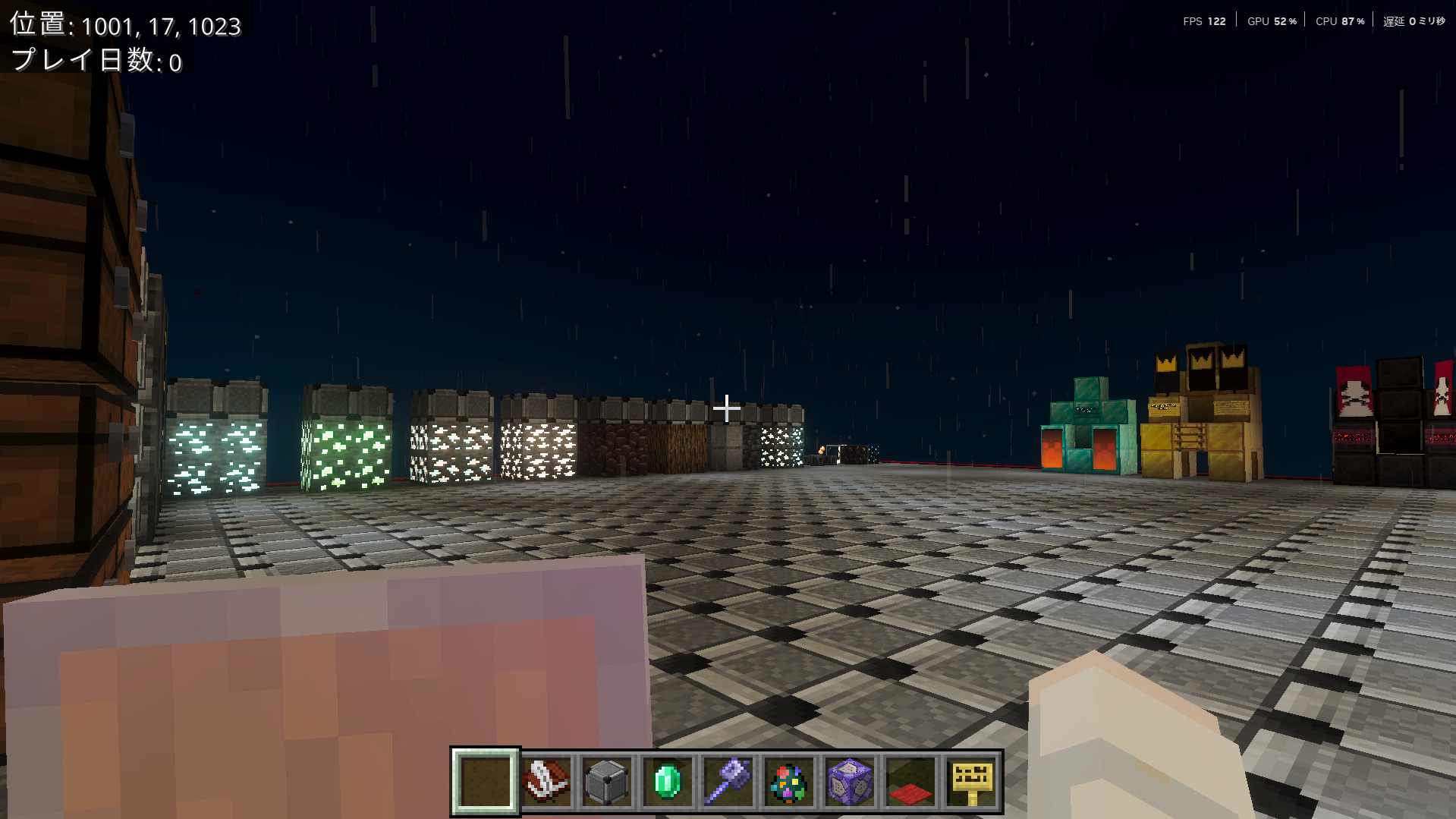Choose the emerald in the hotbar
This screenshot has height=819, width=1456.
[x=668, y=782]
